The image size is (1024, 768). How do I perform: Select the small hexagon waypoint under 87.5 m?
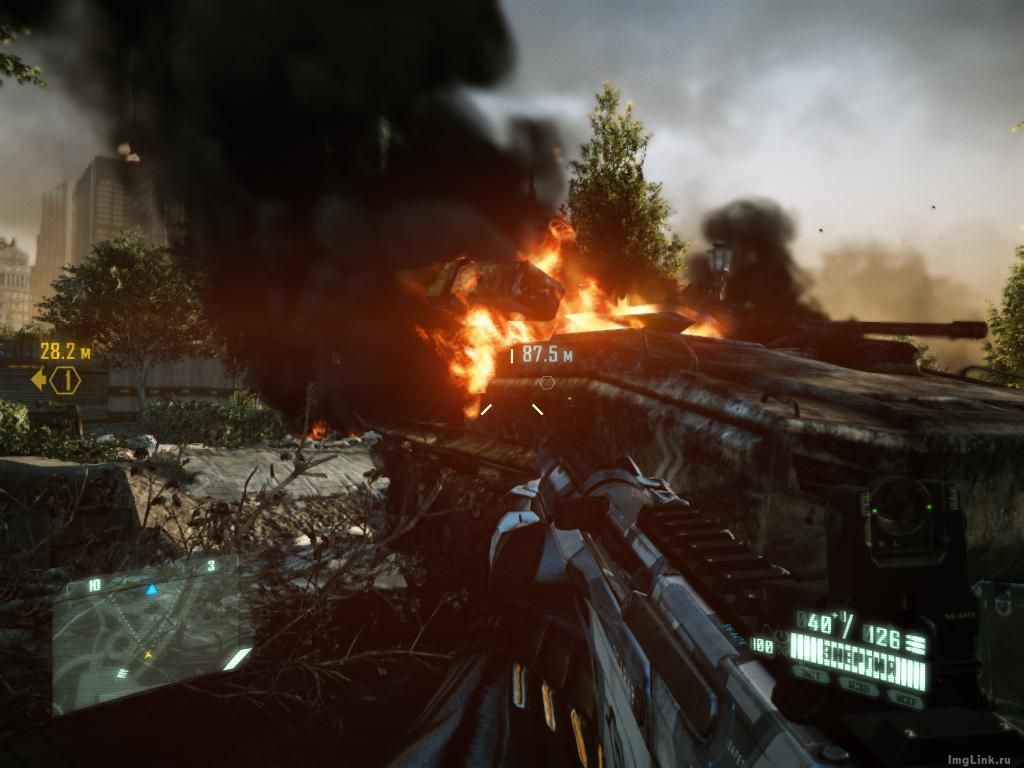pos(546,382)
